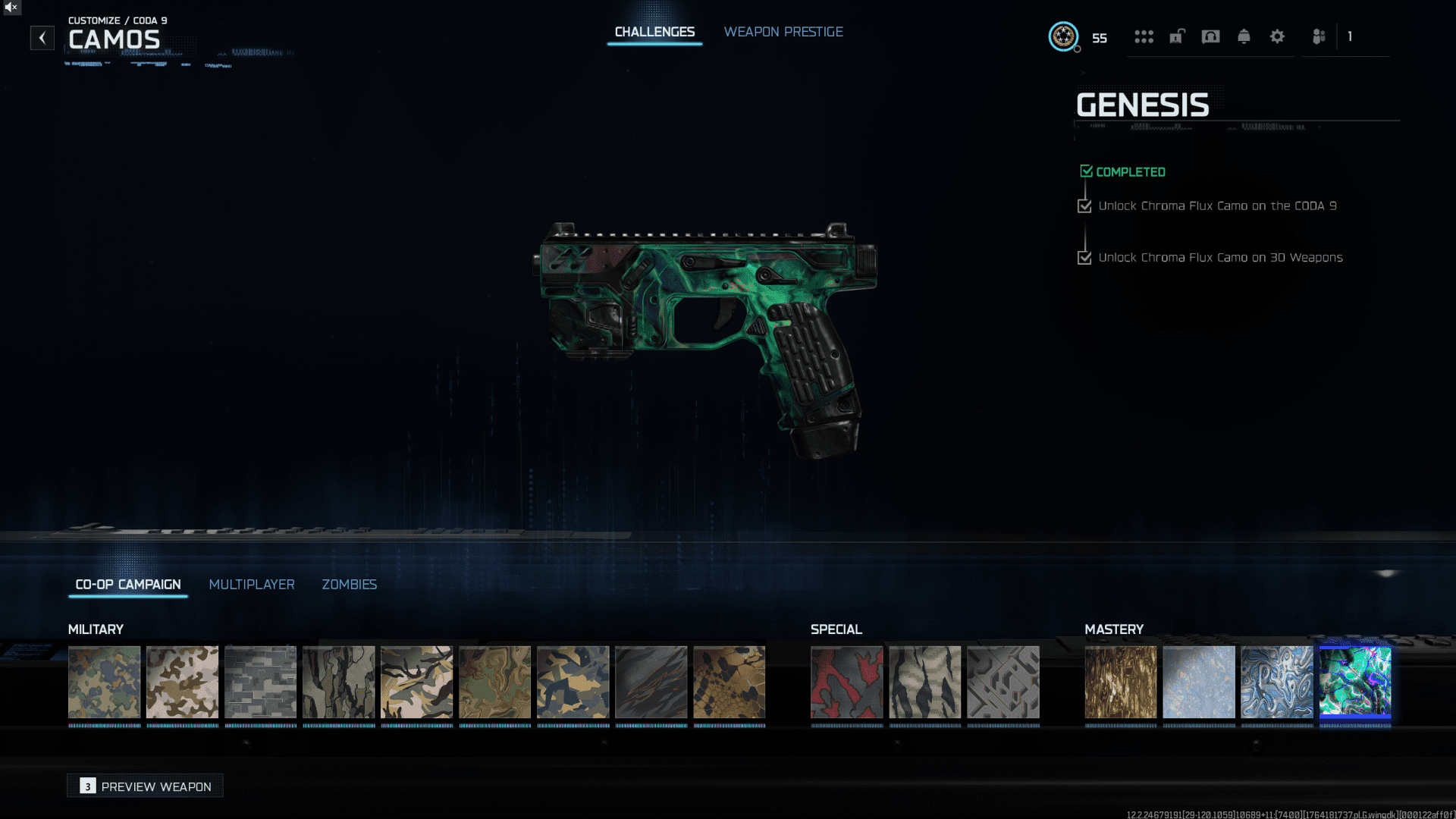Pick the blue swirl mastery camo
Viewport: 1456px width, 819px height.
[x=1277, y=682]
